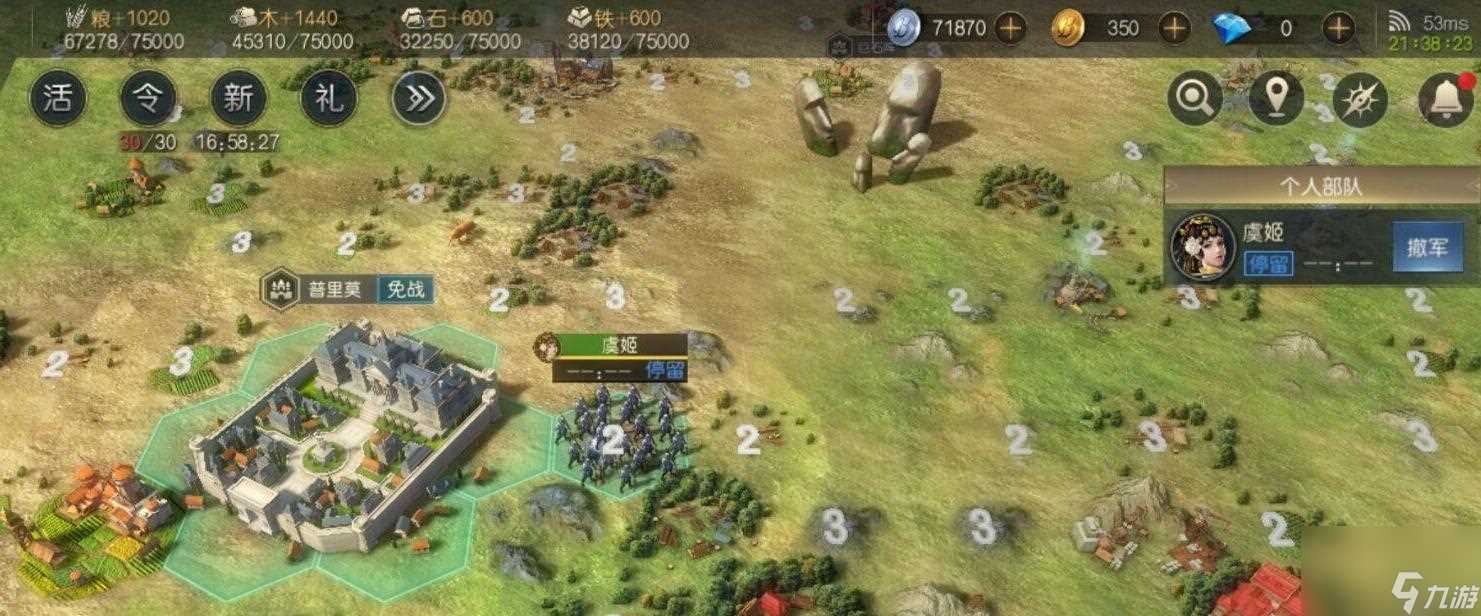This screenshot has height=616, width=1481.
Task: Add silver coins with the plus button
Action: (1010, 28)
